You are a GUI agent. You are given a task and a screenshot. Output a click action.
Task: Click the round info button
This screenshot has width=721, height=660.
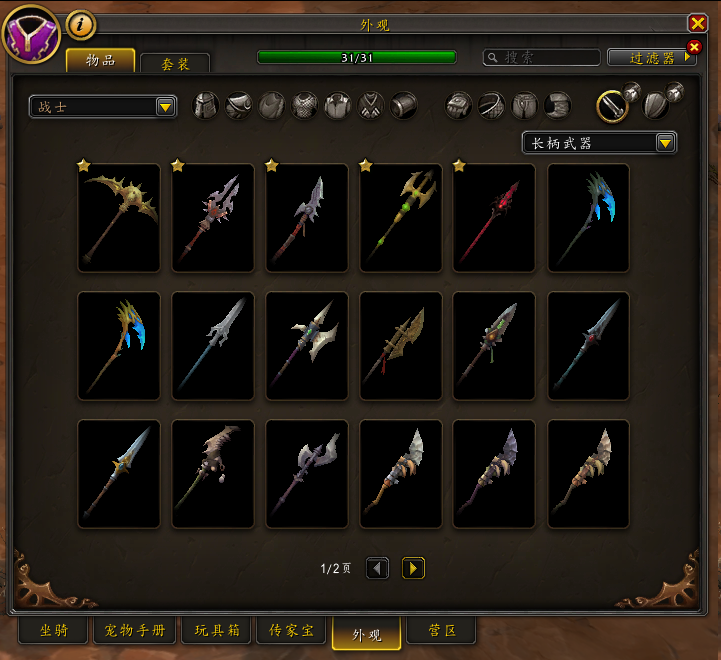[80, 24]
